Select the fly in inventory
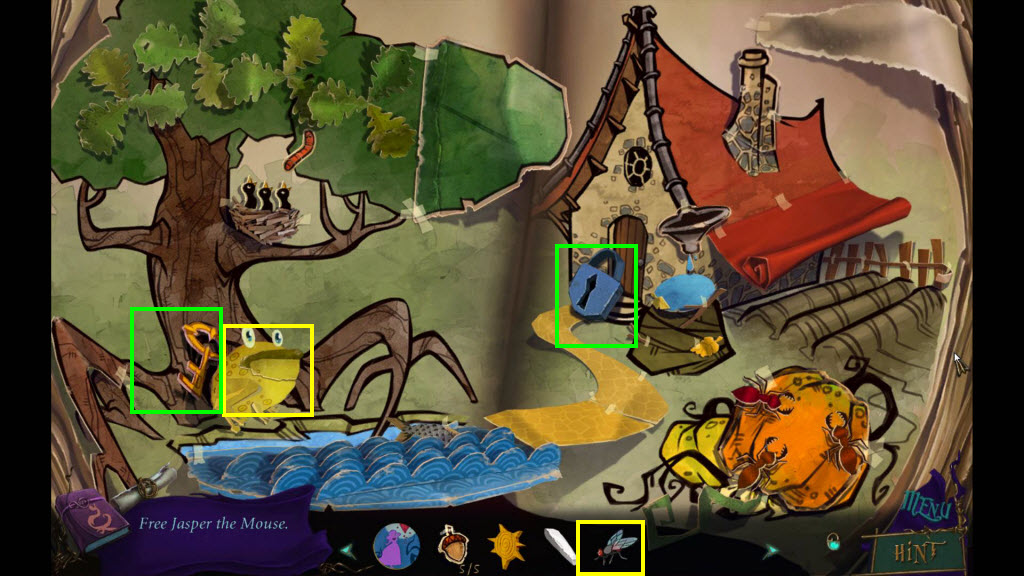Viewport: 1024px width, 576px height. pos(610,547)
